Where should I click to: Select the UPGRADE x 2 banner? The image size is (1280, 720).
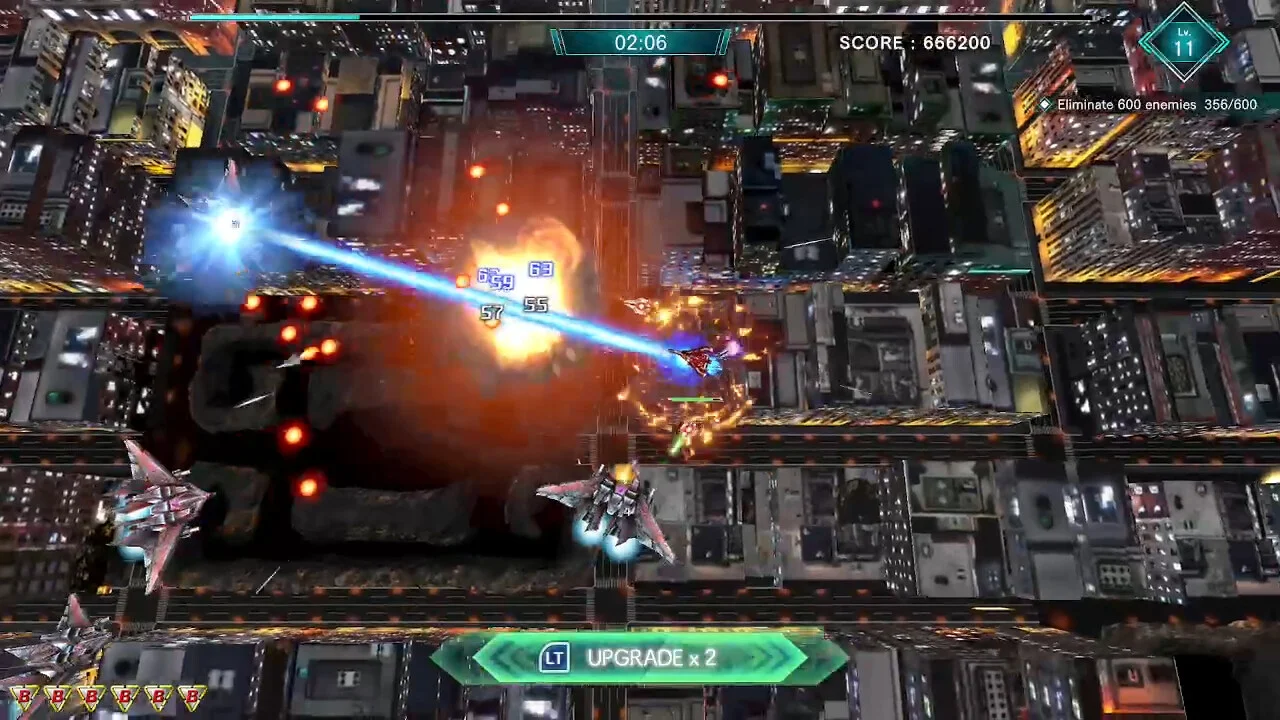coord(640,657)
